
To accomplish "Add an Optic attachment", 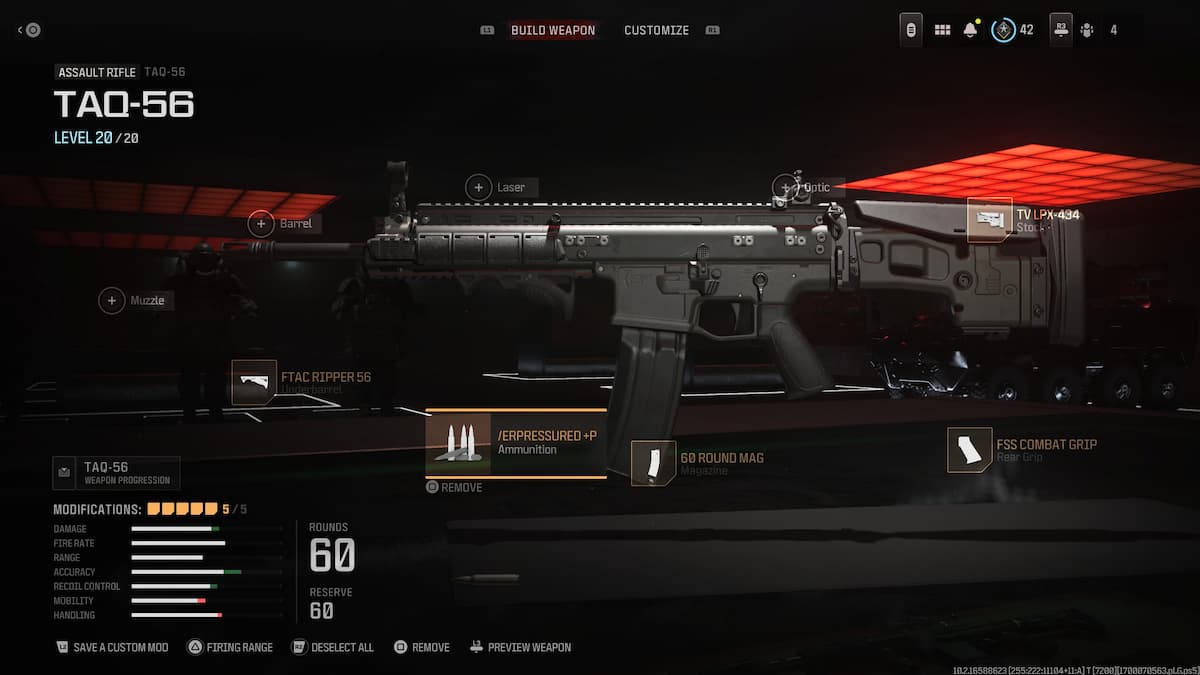I will 786,187.
